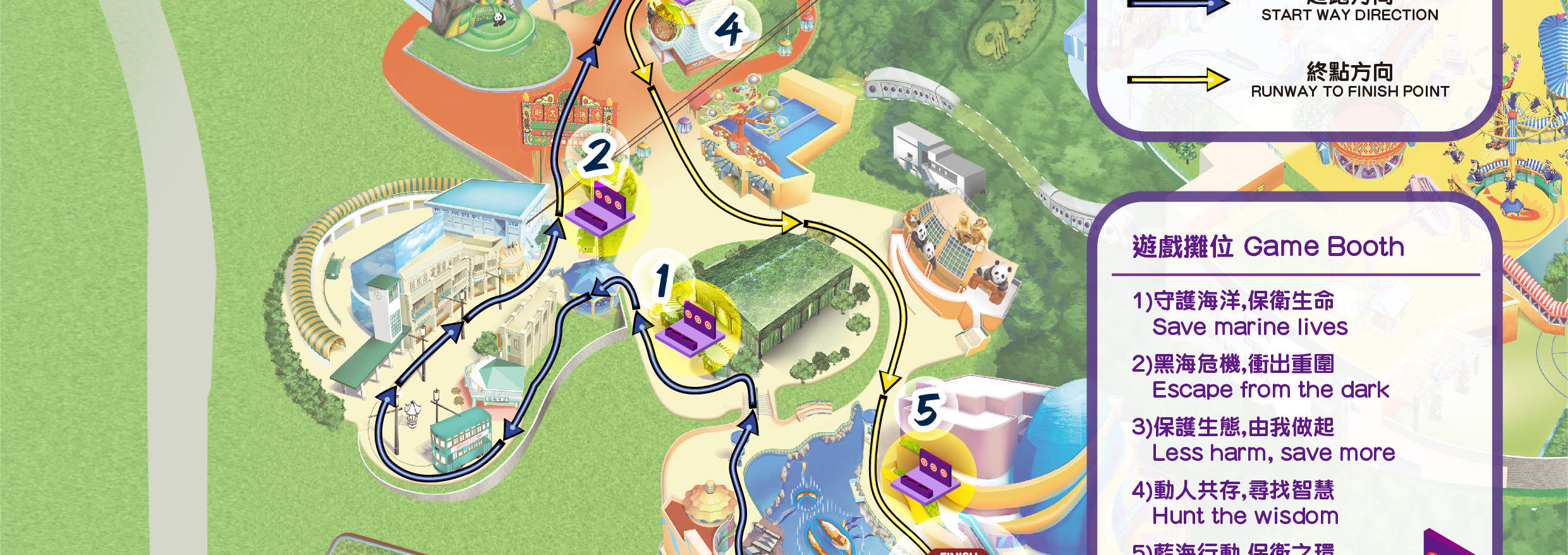
Task: Click the "Runway to Finish Point" legend label
Action: (1349, 91)
